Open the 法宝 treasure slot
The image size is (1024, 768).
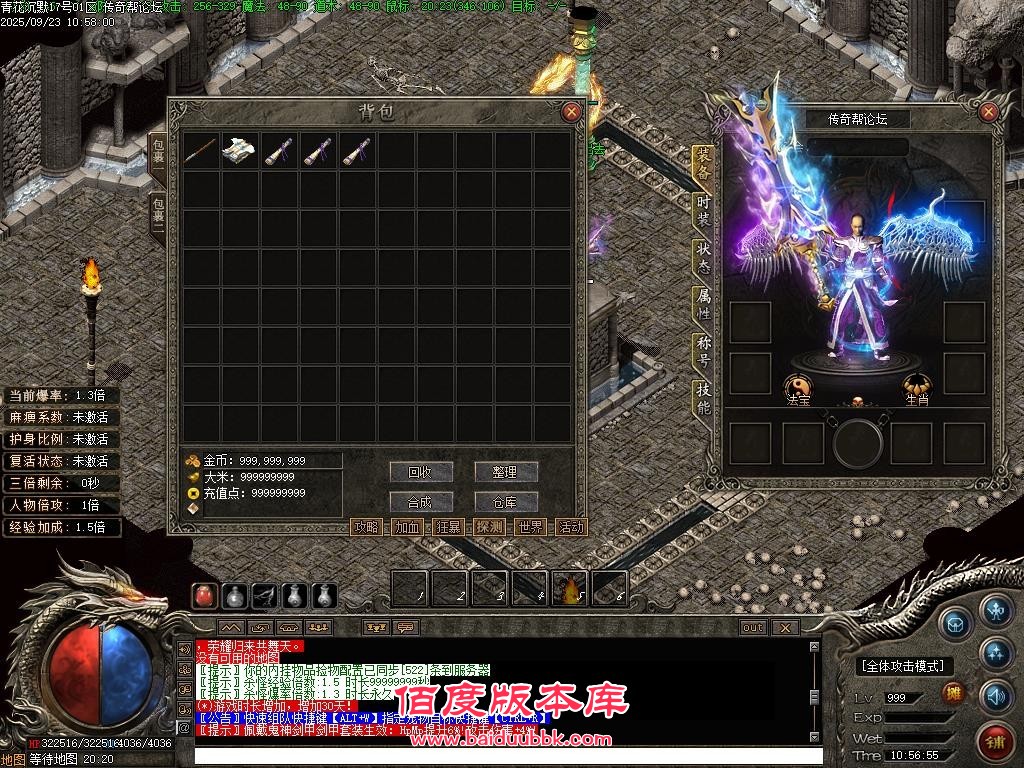tap(797, 386)
